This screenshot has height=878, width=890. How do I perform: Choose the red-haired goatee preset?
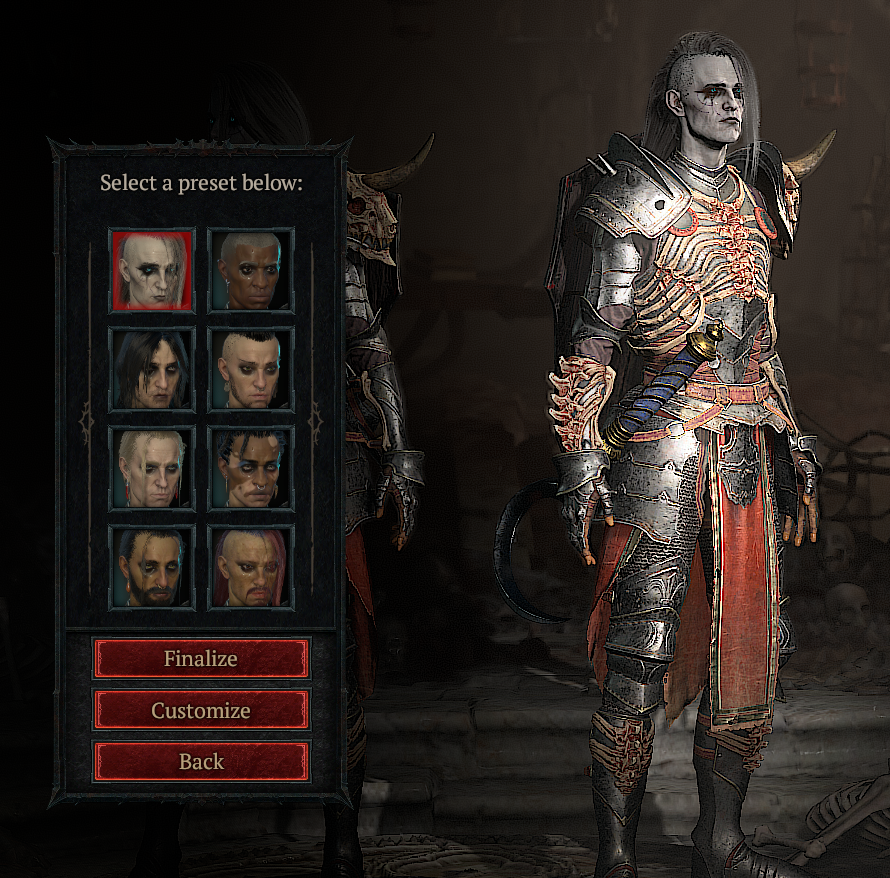point(251,567)
